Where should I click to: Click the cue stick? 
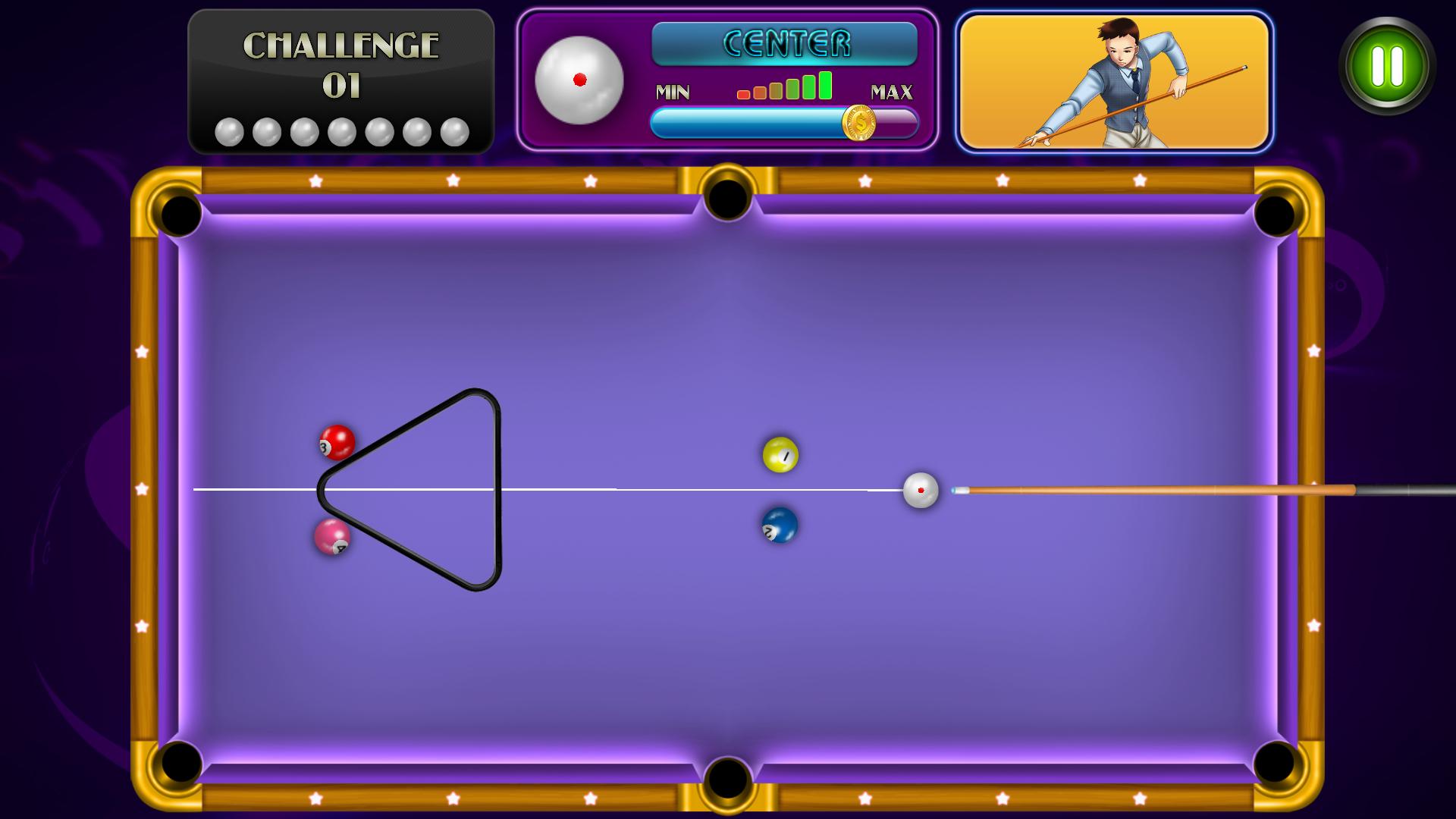coord(1137,490)
